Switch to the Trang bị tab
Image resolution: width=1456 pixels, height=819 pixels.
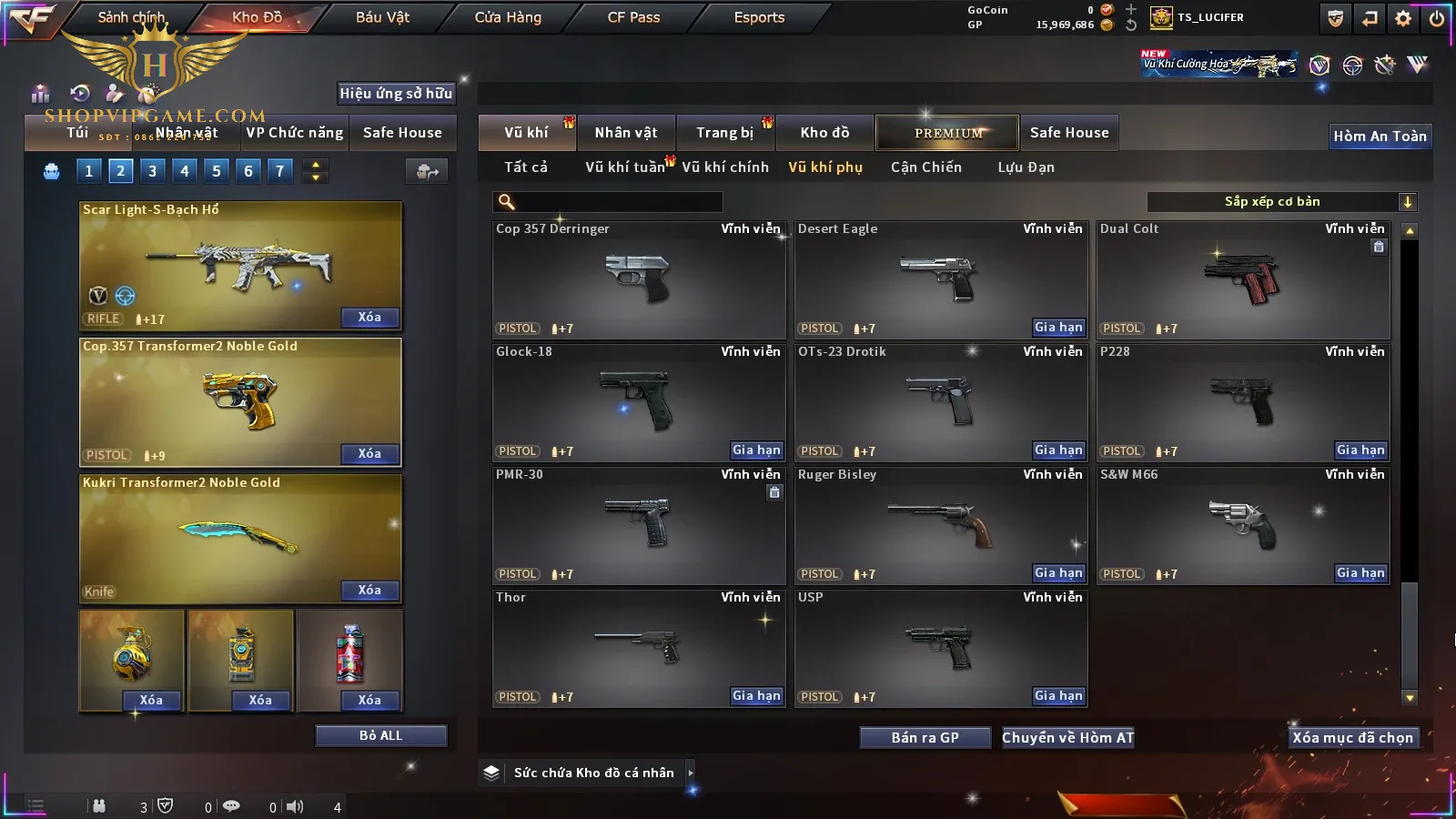click(x=724, y=133)
